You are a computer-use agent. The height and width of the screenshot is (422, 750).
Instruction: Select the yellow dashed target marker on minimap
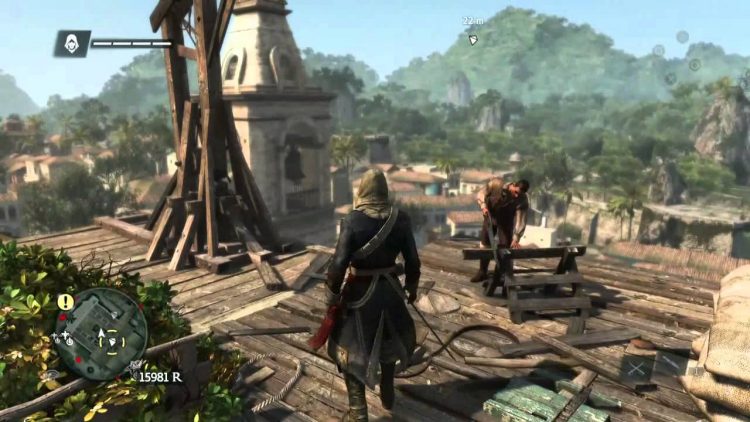coord(113,339)
